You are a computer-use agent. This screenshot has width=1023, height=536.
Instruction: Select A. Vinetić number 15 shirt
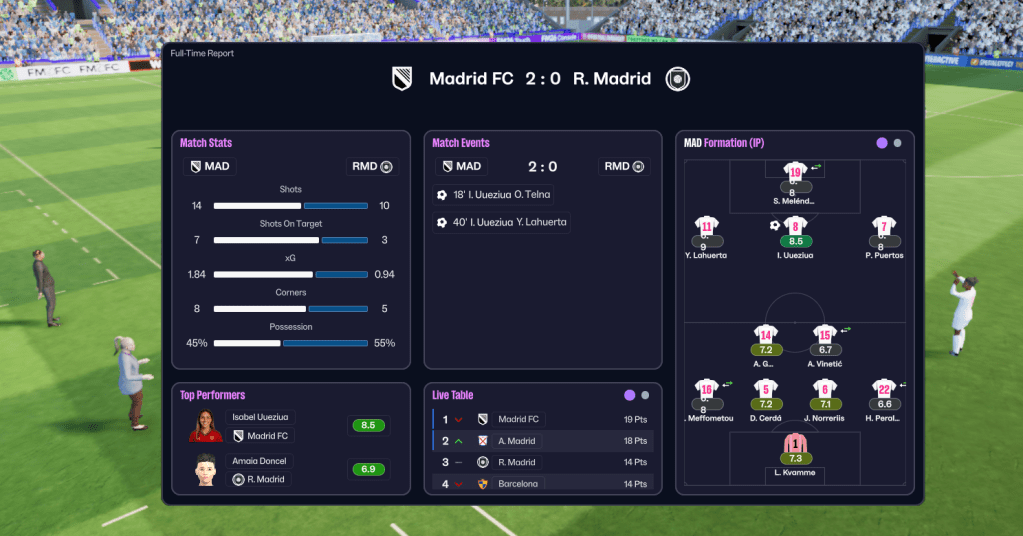[x=824, y=336]
